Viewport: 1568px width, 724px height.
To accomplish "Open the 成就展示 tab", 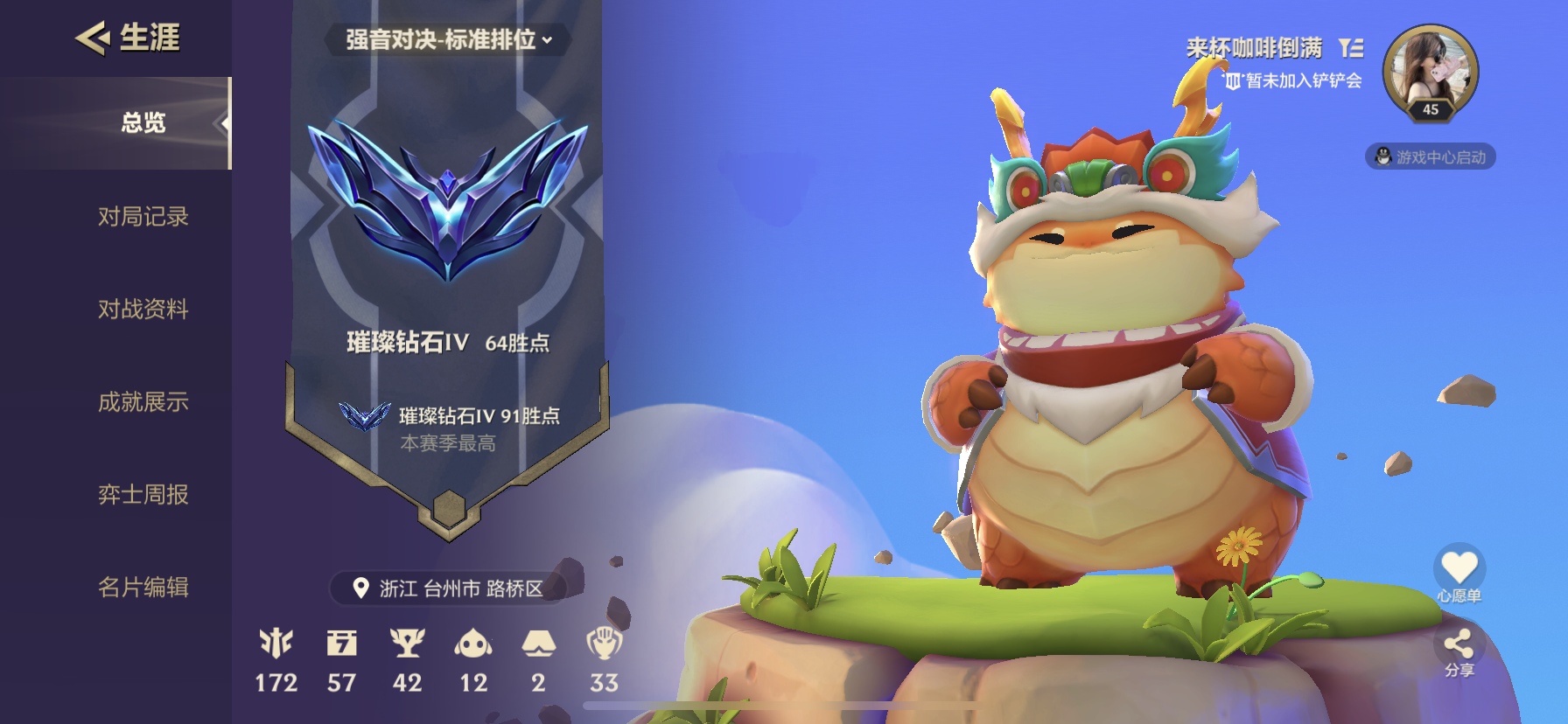I will [143, 402].
